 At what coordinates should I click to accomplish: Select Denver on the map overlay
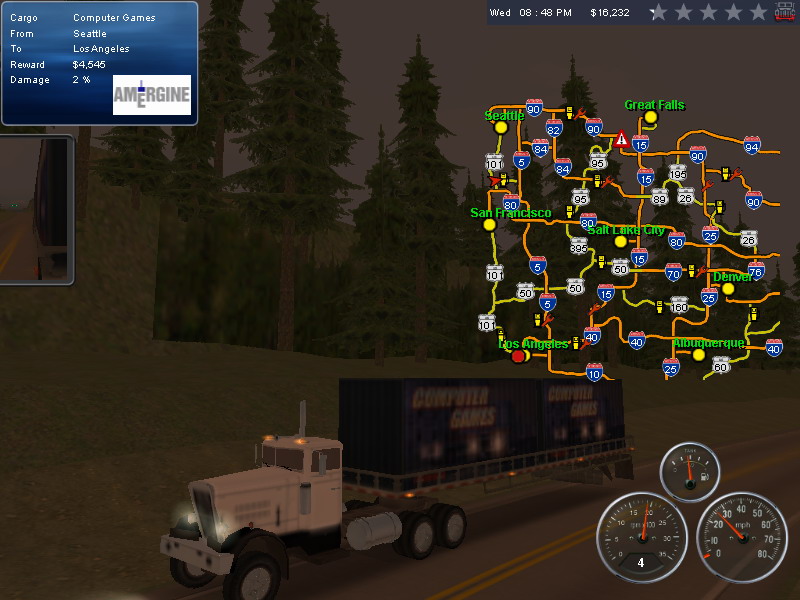(x=728, y=289)
